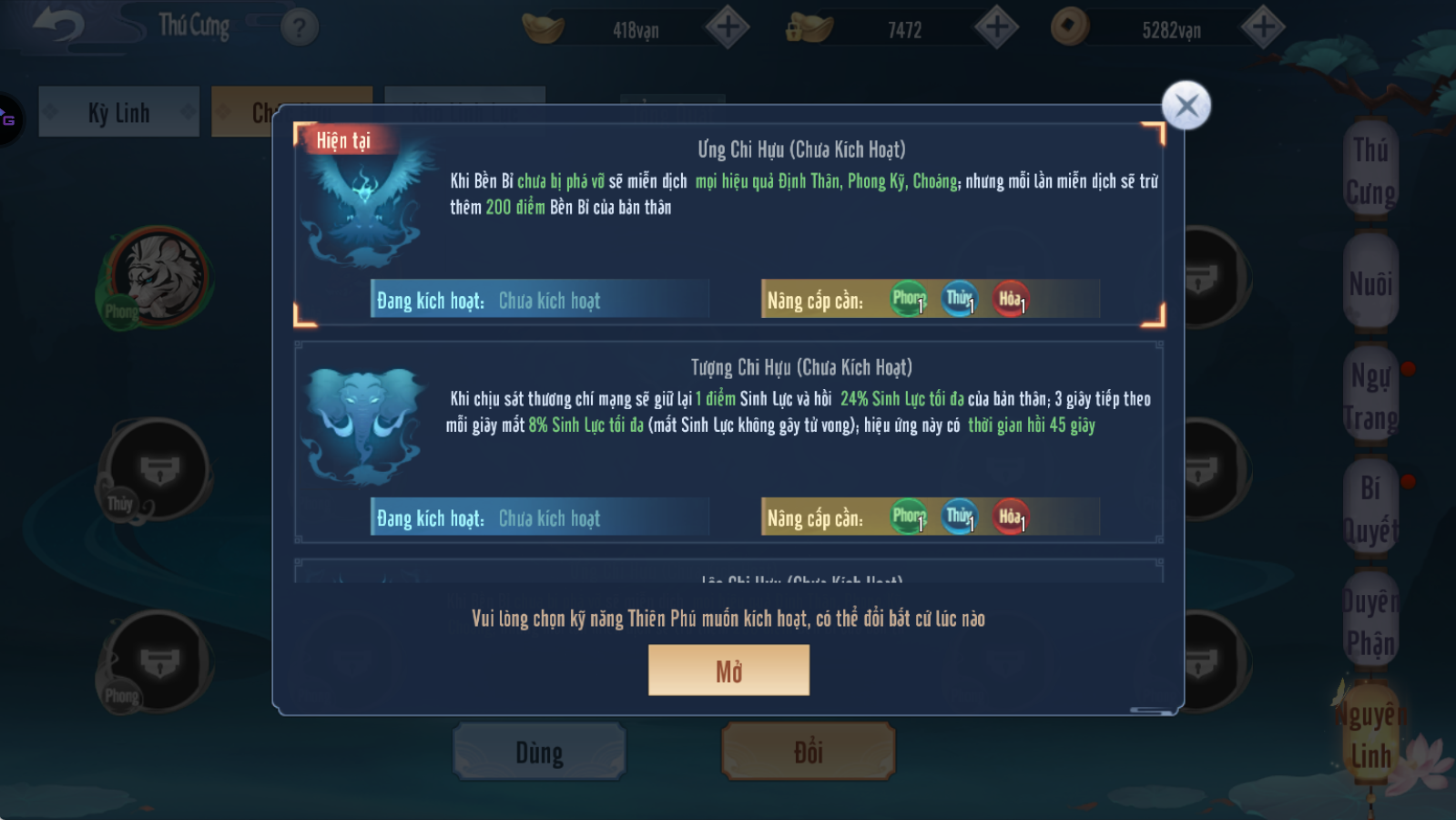Click the Dùng button
Screen dimensions: 1456x820
coord(539,753)
